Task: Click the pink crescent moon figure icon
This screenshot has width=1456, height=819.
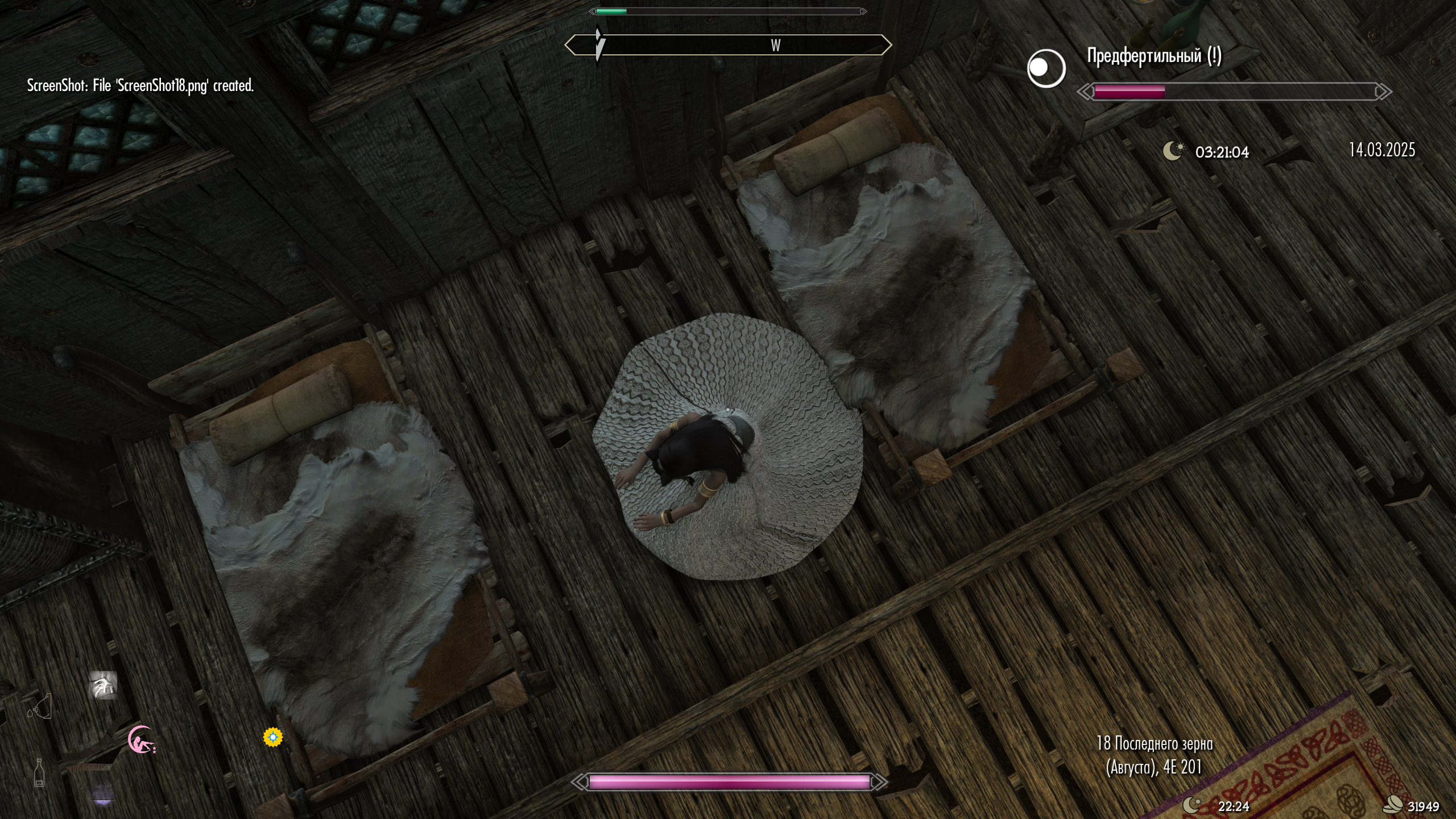Action: pyautogui.click(x=140, y=740)
